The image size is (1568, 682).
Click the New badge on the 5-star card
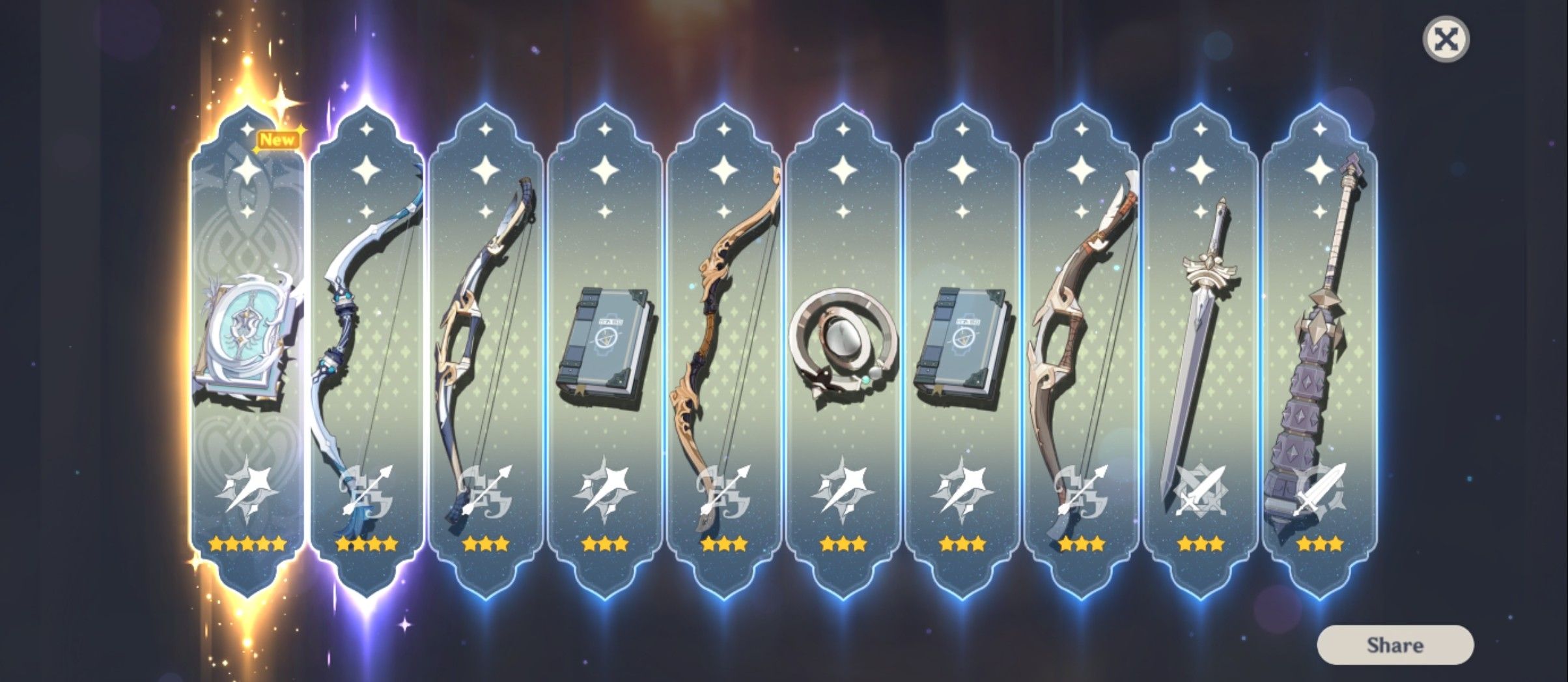(279, 139)
